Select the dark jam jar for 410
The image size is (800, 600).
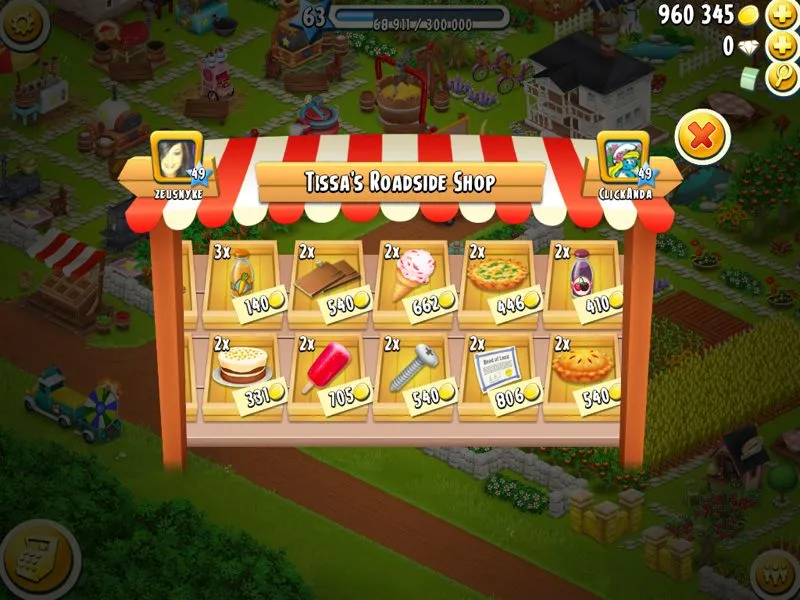point(586,282)
